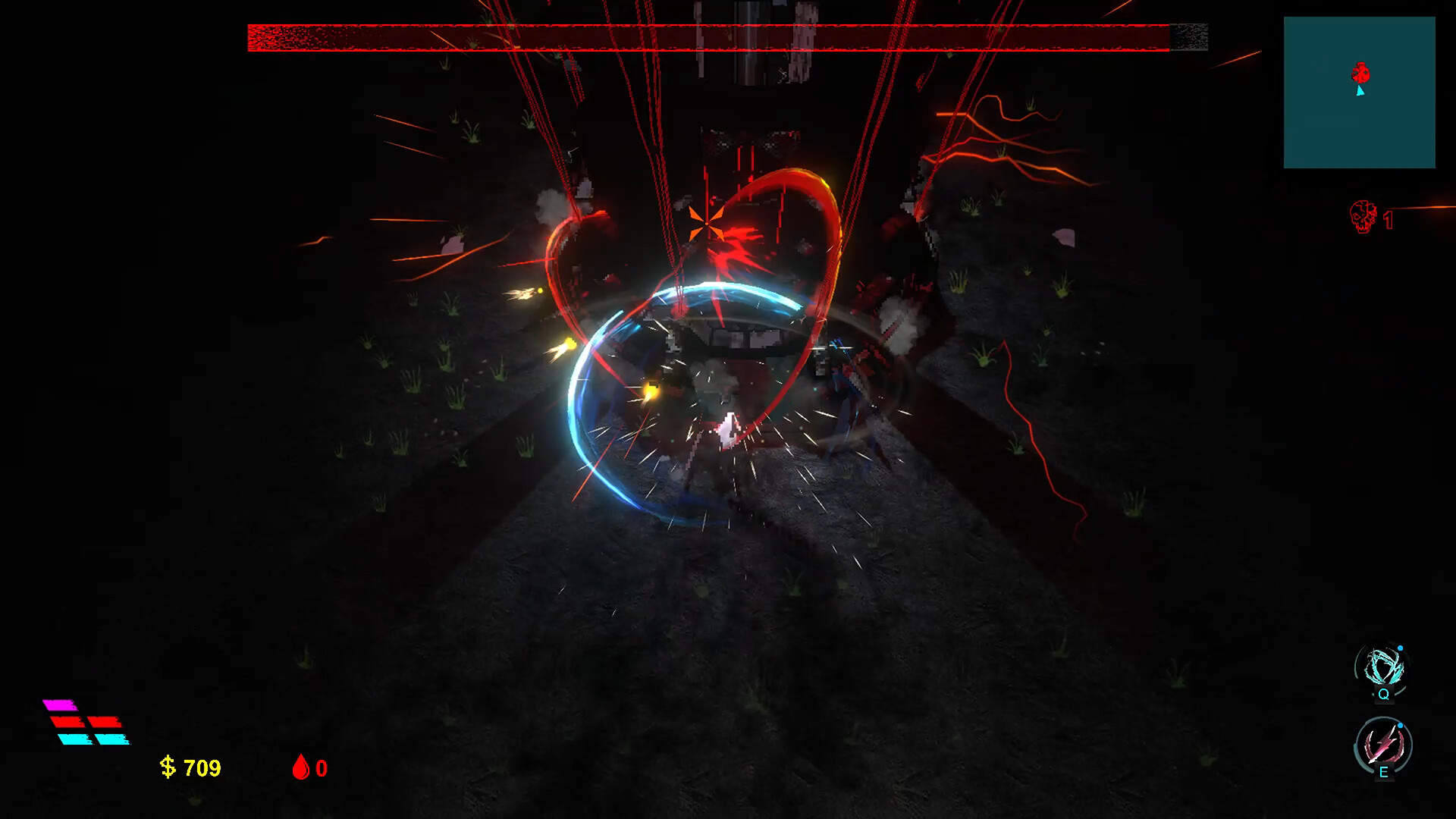
Task: Toggle the cooldown dot on the E ability
Action: click(x=1401, y=725)
